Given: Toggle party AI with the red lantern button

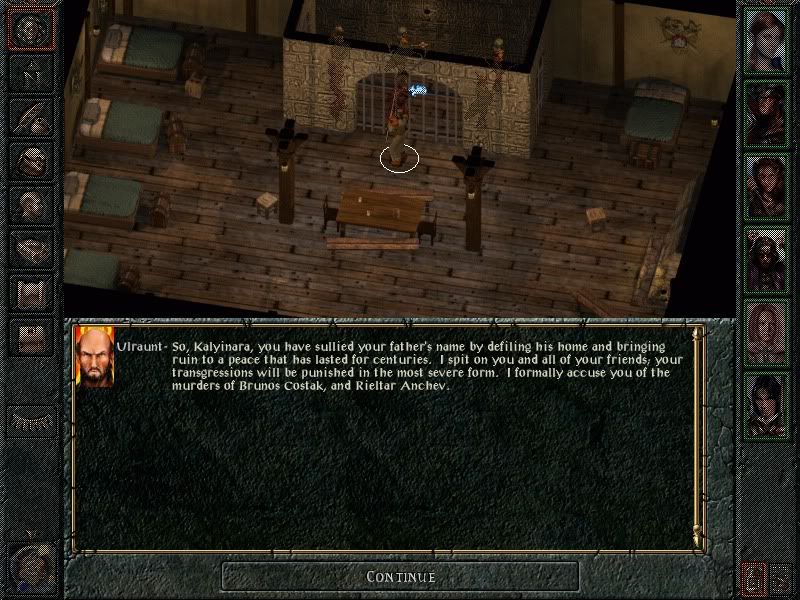Looking at the screenshot, I should pos(753,577).
